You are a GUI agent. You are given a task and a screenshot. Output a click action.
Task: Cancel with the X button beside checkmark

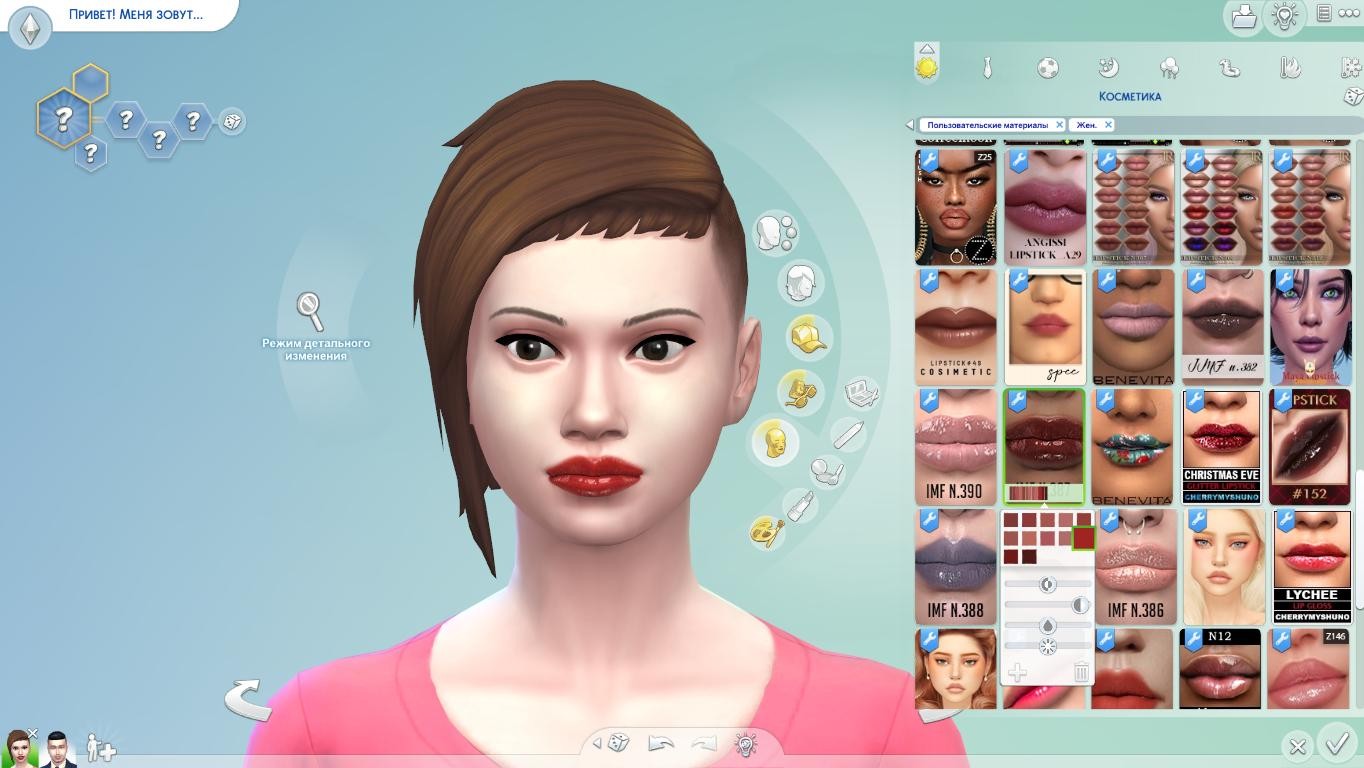(1297, 746)
